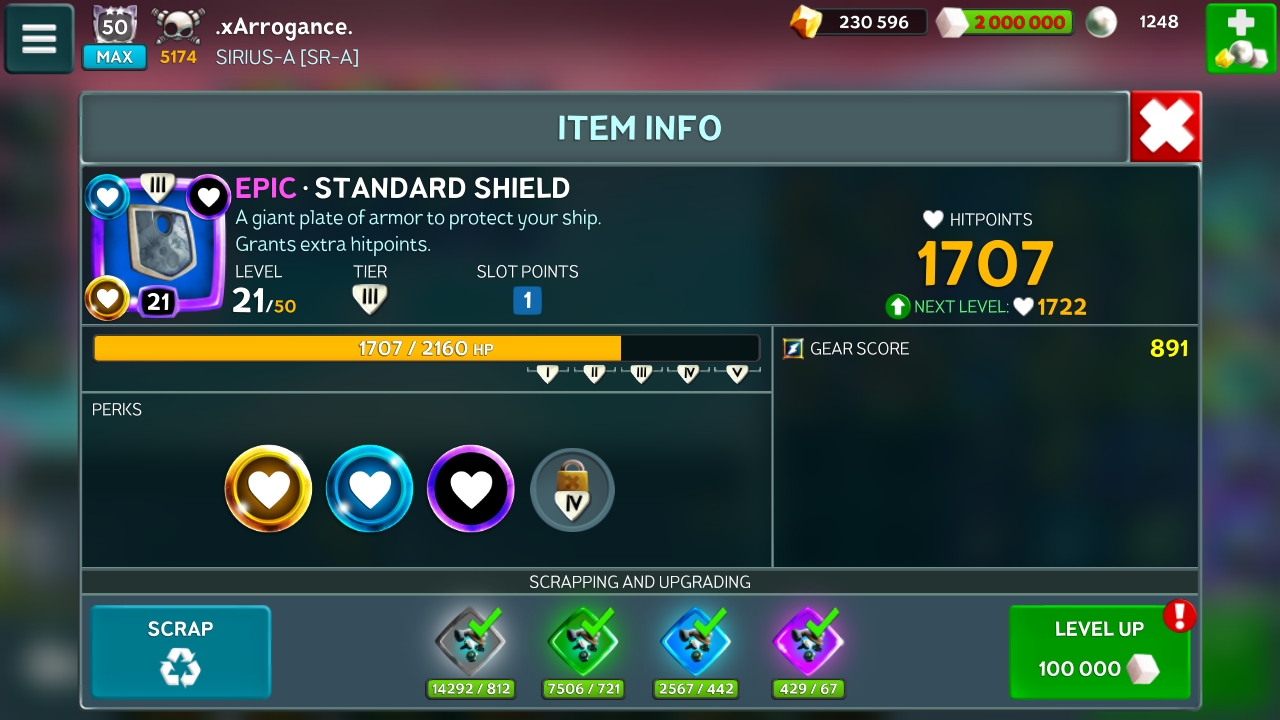This screenshot has height=720, width=1280.
Task: Select the purple heart perk
Action: [471, 489]
